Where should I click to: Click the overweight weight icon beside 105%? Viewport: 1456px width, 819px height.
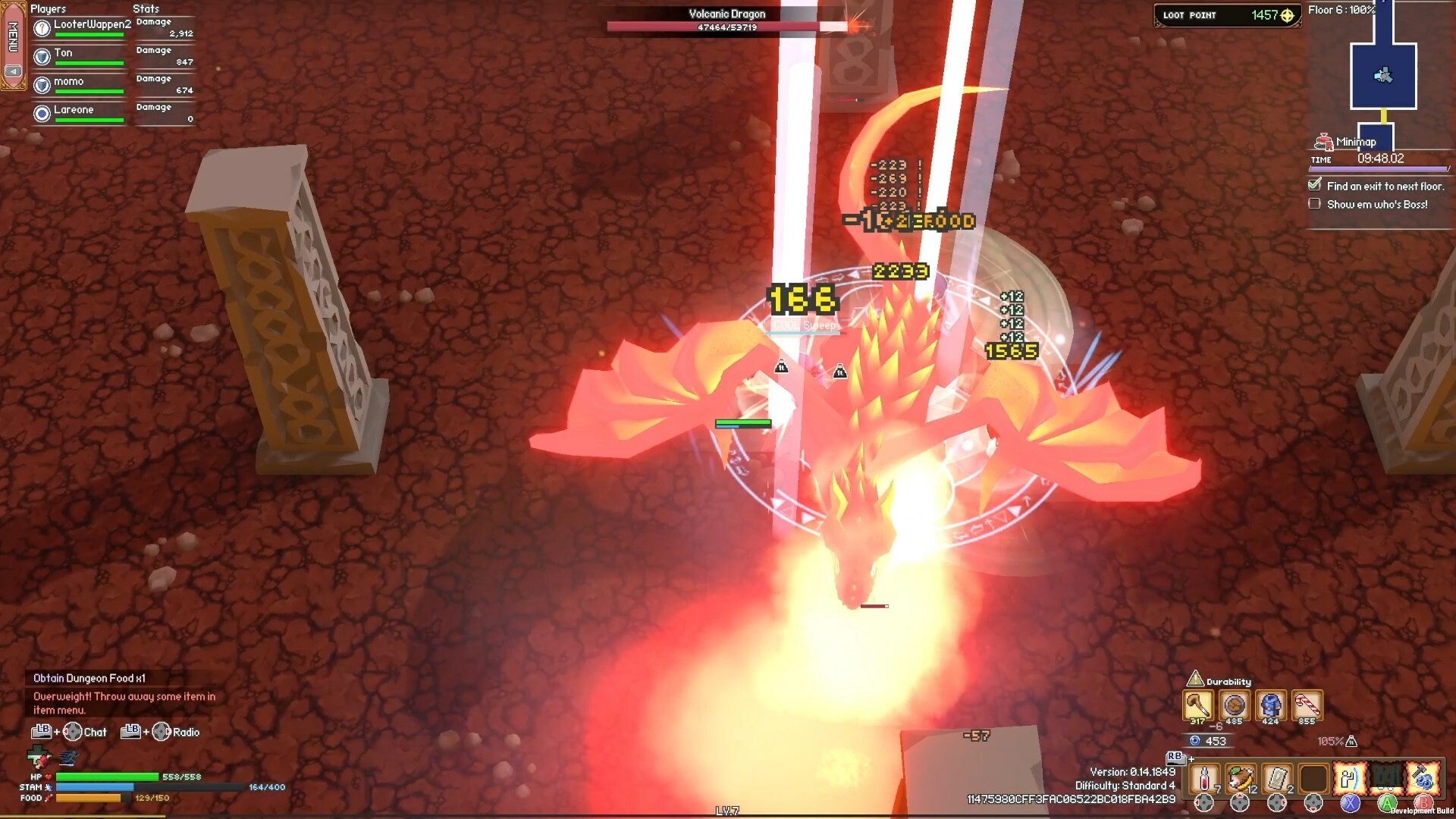coord(1351,741)
